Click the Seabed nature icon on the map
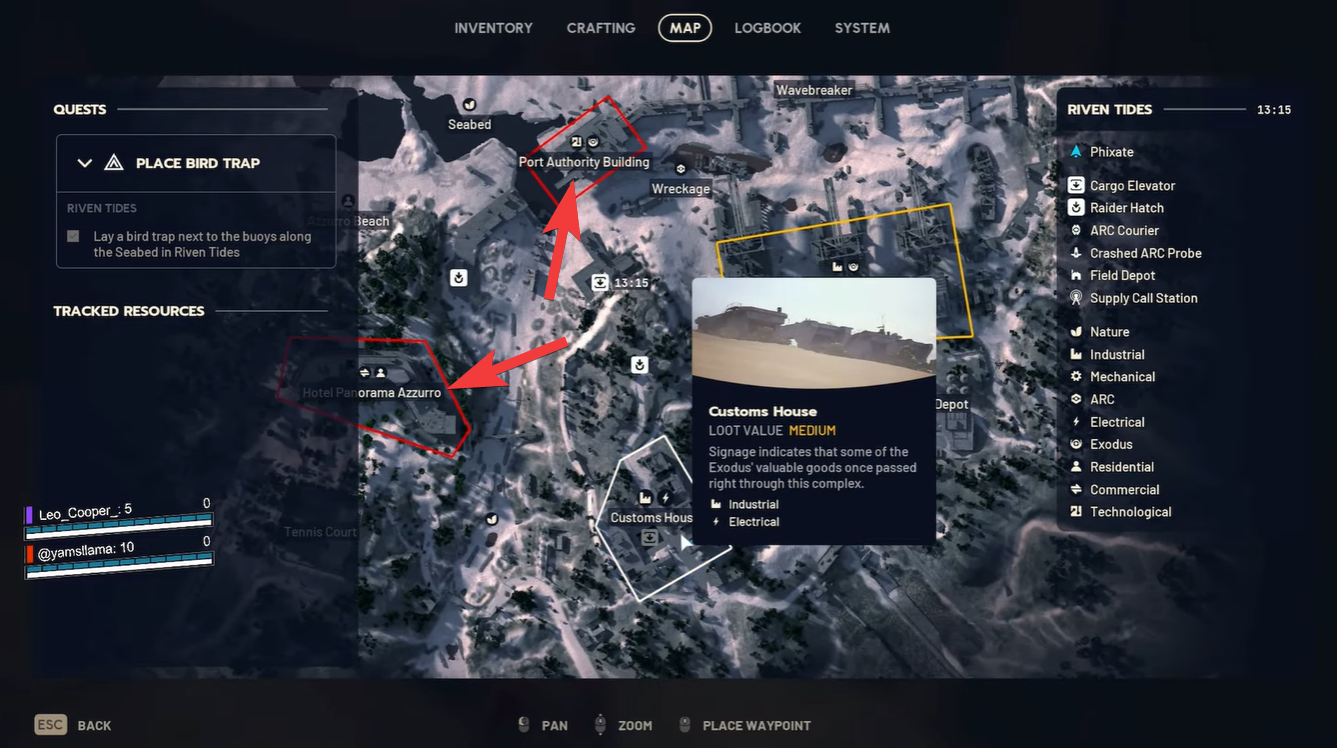Viewport: 1337px width, 748px height. (x=468, y=104)
